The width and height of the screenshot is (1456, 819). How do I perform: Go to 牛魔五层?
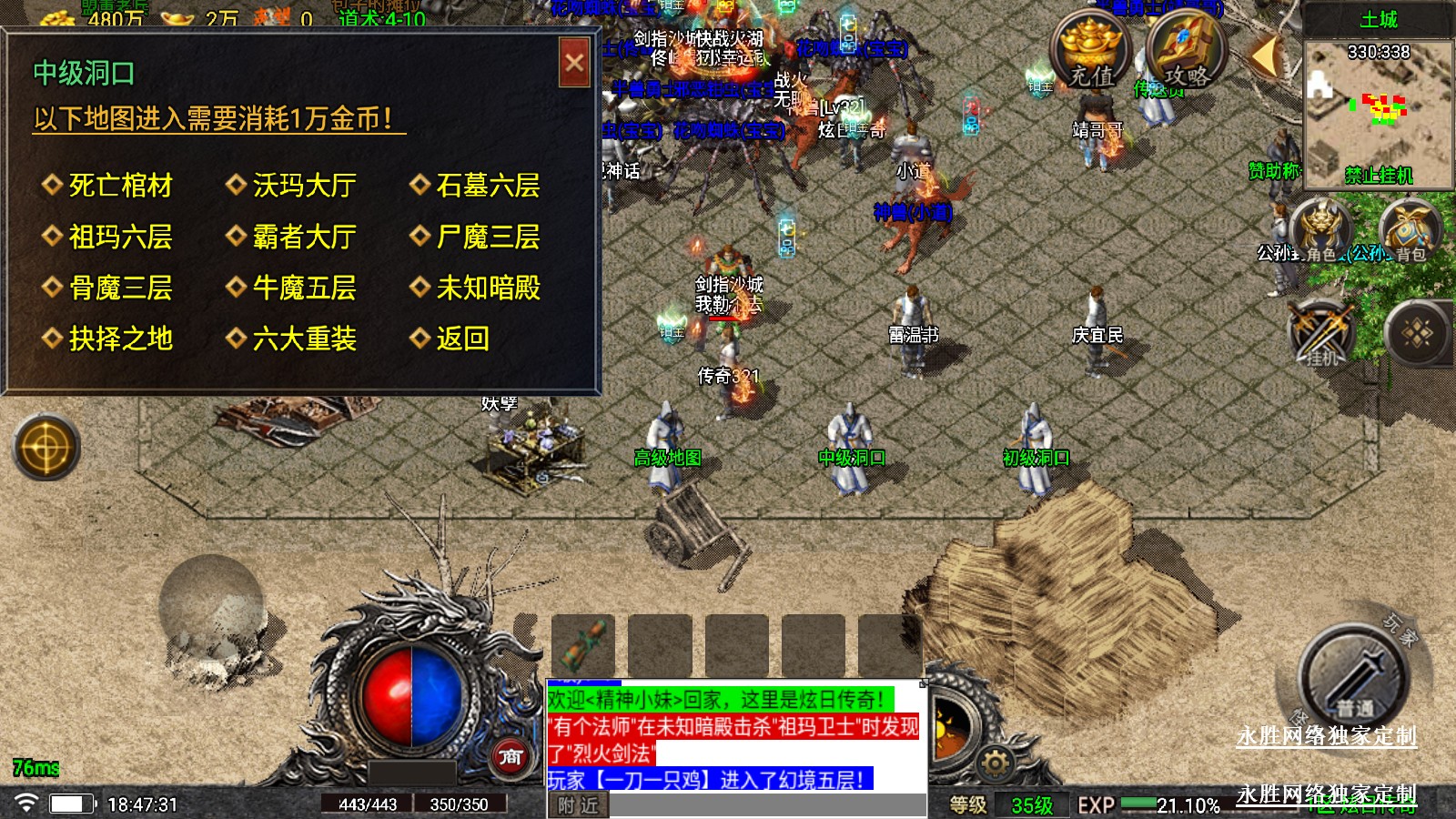tap(304, 288)
